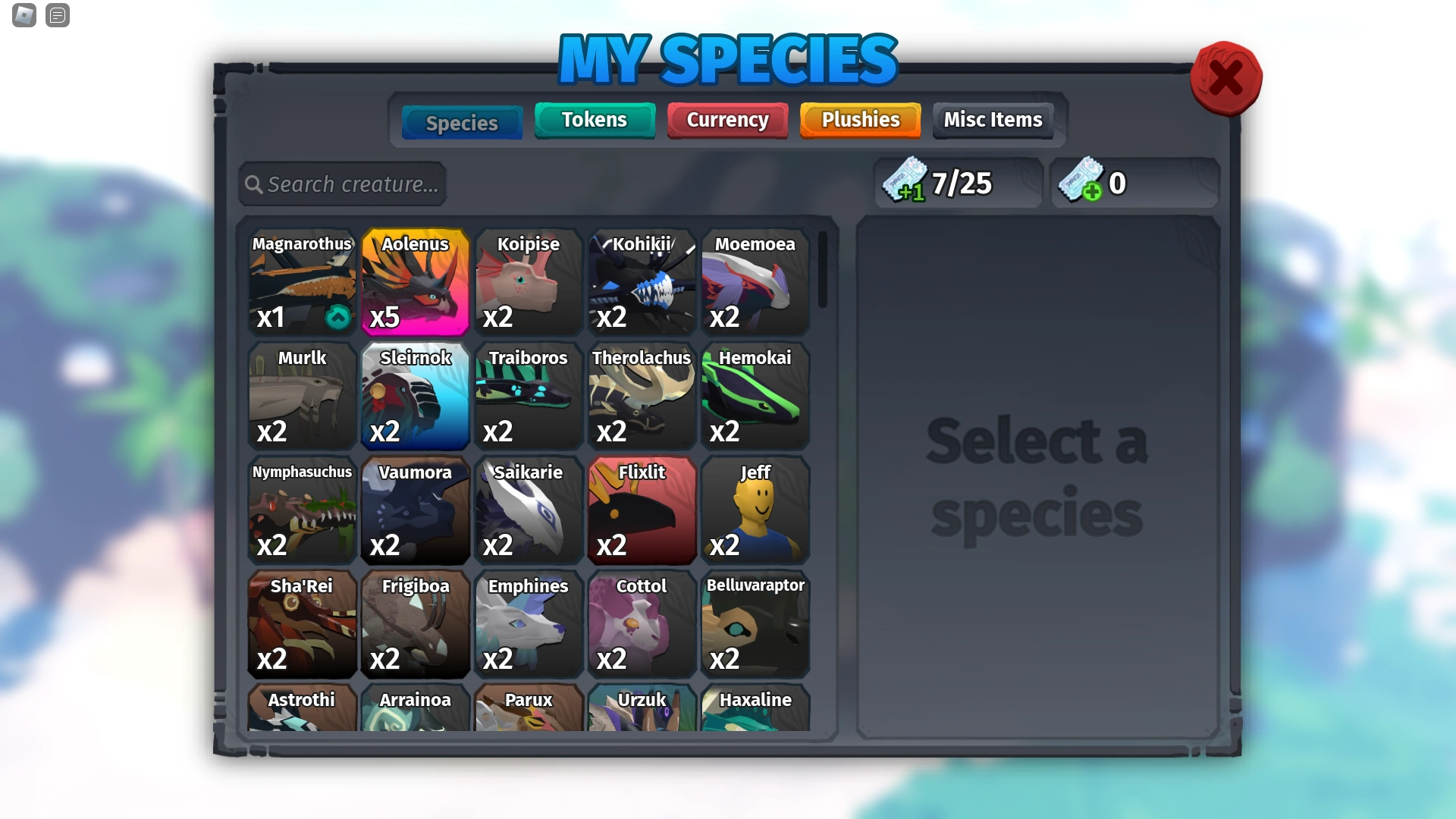Click the chat icon at the top-left
This screenshot has height=819, width=1456.
57,16
